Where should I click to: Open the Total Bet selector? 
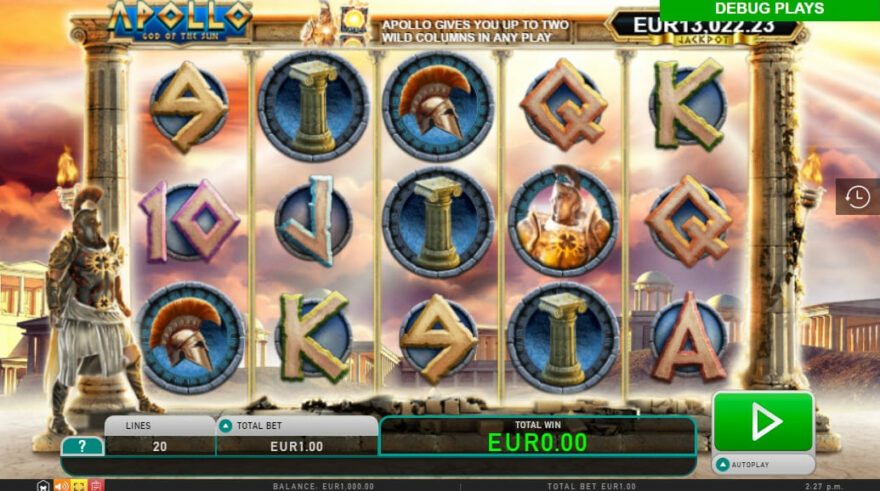[x=296, y=437]
